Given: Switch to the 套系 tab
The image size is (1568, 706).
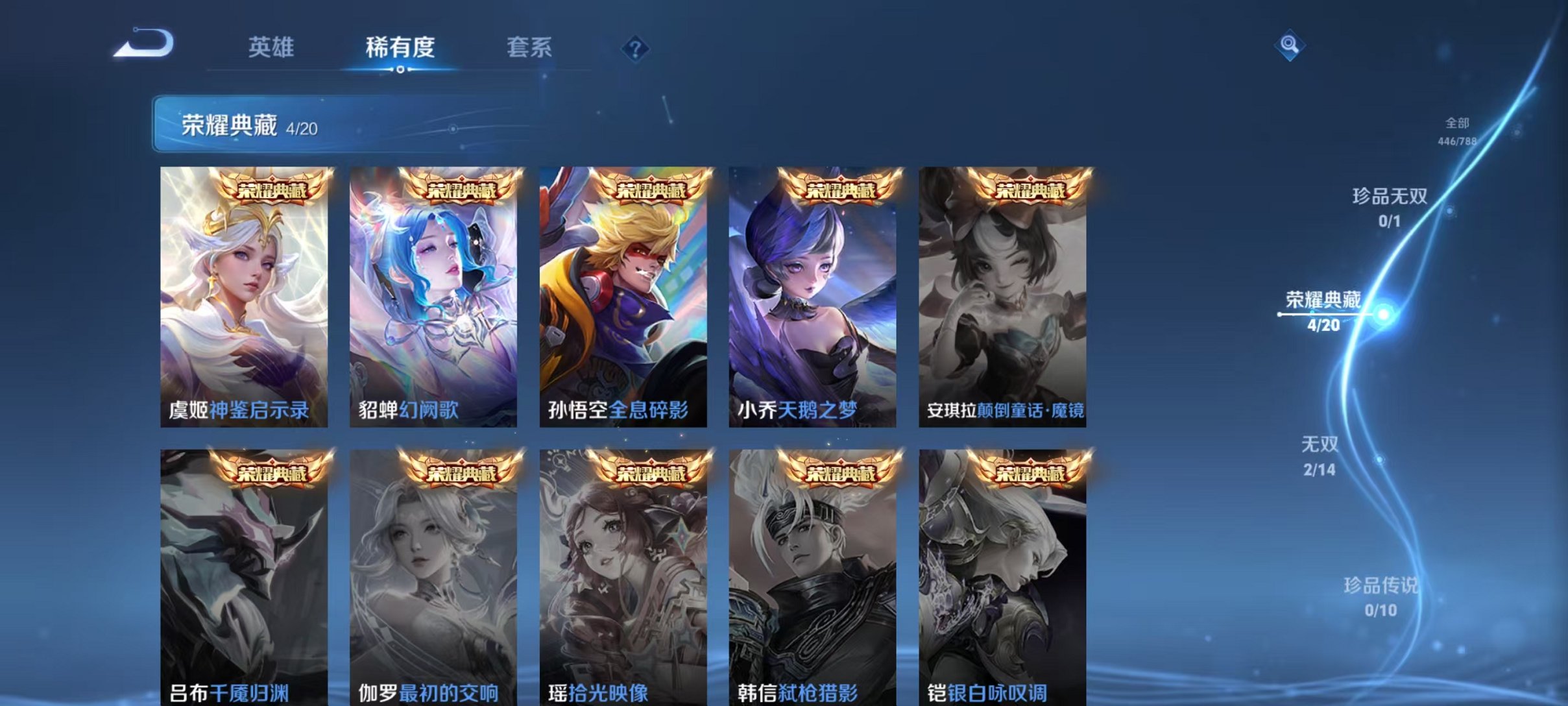Looking at the screenshot, I should [x=528, y=47].
